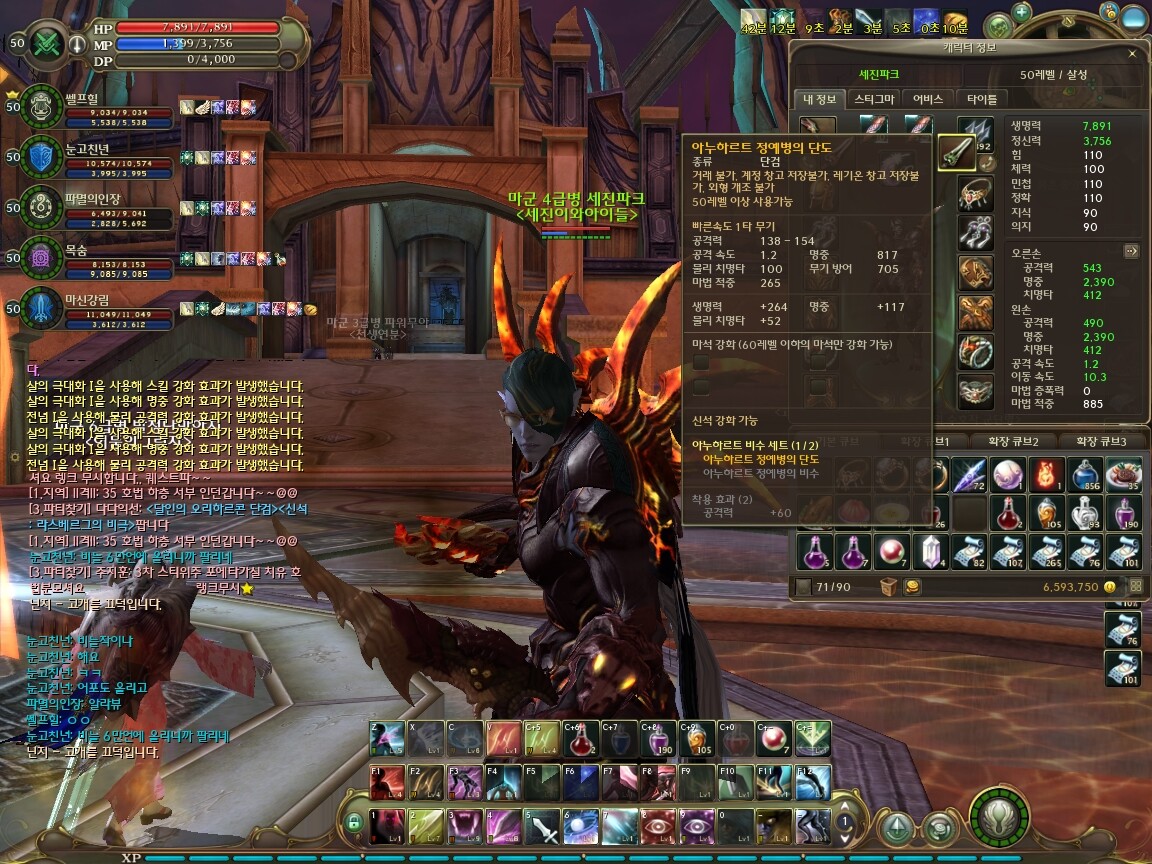The height and width of the screenshot is (864, 1152).
Task: Switch to the 스티그마 tab
Action: coord(874,99)
